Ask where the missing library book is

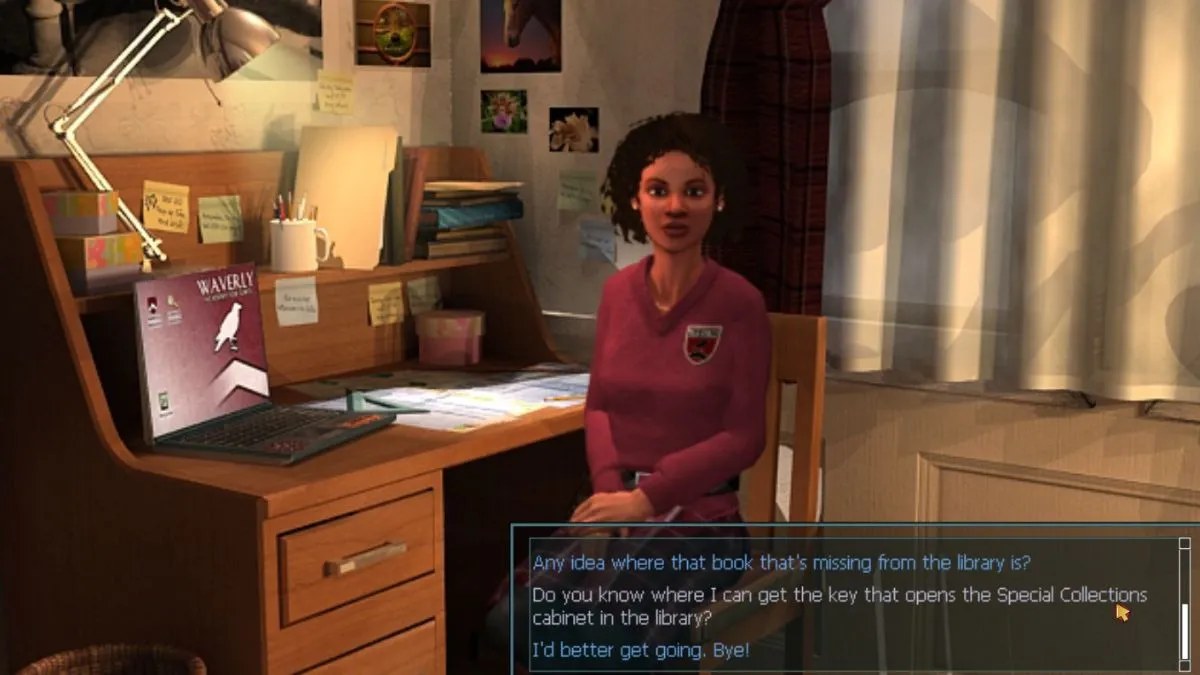point(781,561)
